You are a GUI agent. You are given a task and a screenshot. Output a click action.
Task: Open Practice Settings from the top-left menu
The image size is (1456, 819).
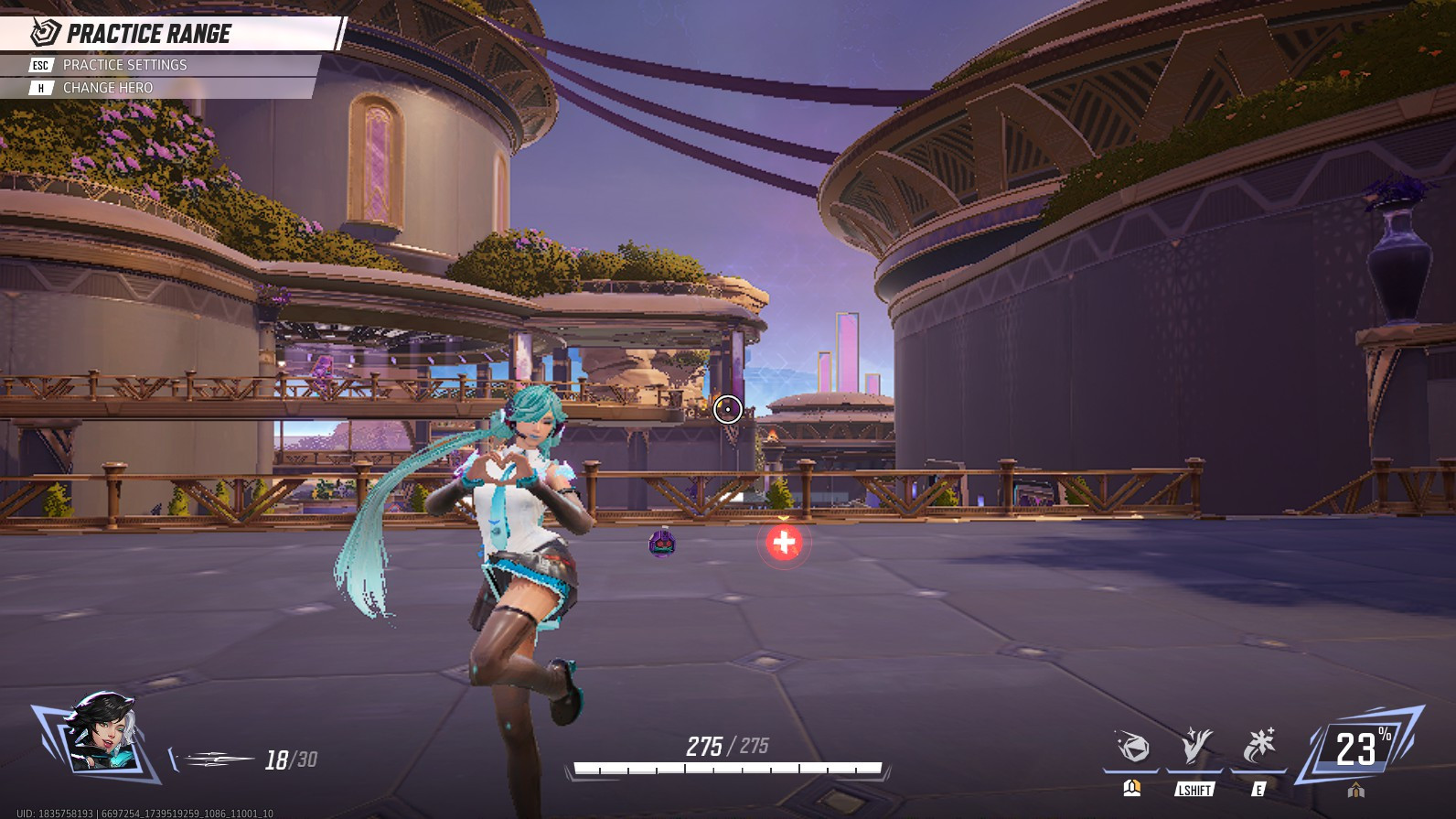click(123, 65)
